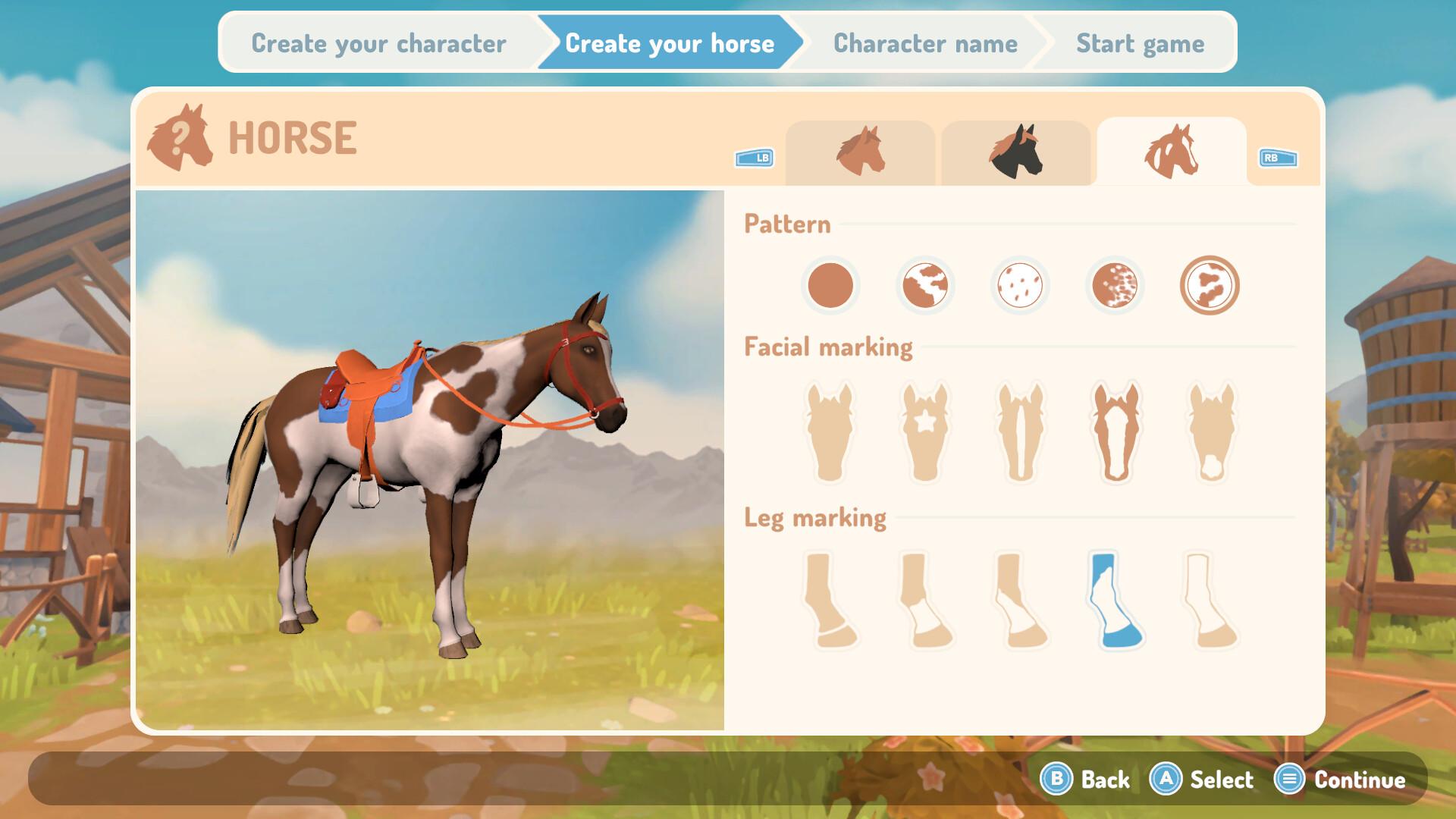
Task: Select the plain face with no marking
Action: [830, 428]
